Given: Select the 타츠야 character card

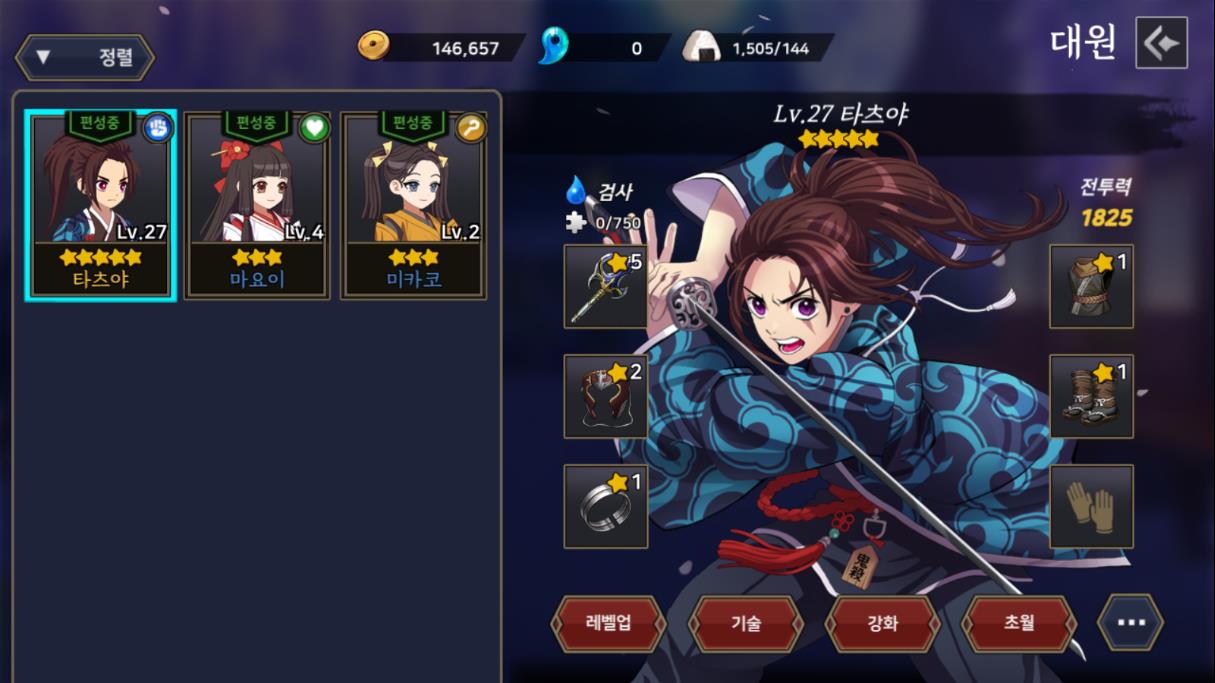Looking at the screenshot, I should click(x=101, y=205).
